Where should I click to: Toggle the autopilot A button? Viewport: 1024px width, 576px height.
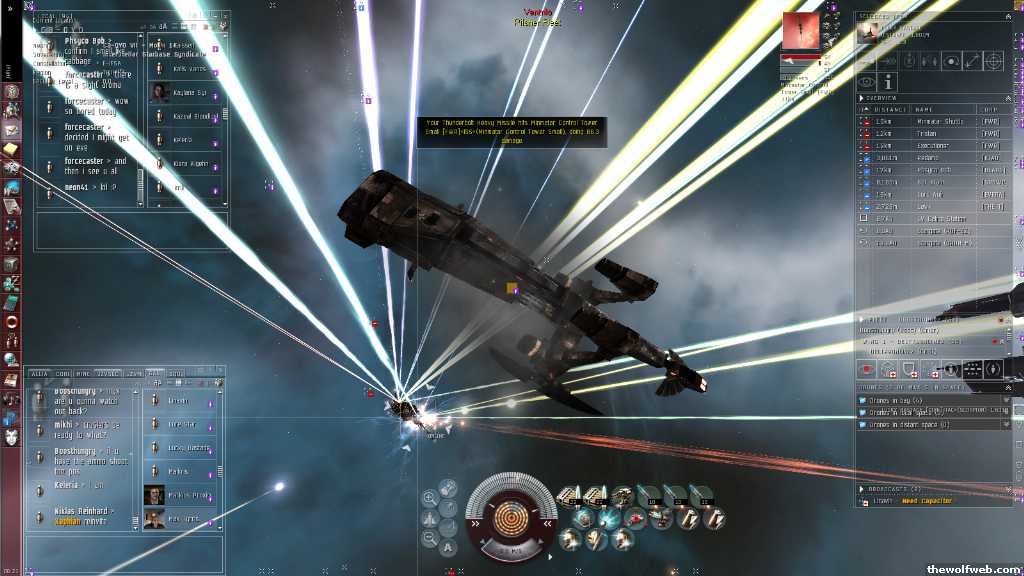tap(448, 547)
